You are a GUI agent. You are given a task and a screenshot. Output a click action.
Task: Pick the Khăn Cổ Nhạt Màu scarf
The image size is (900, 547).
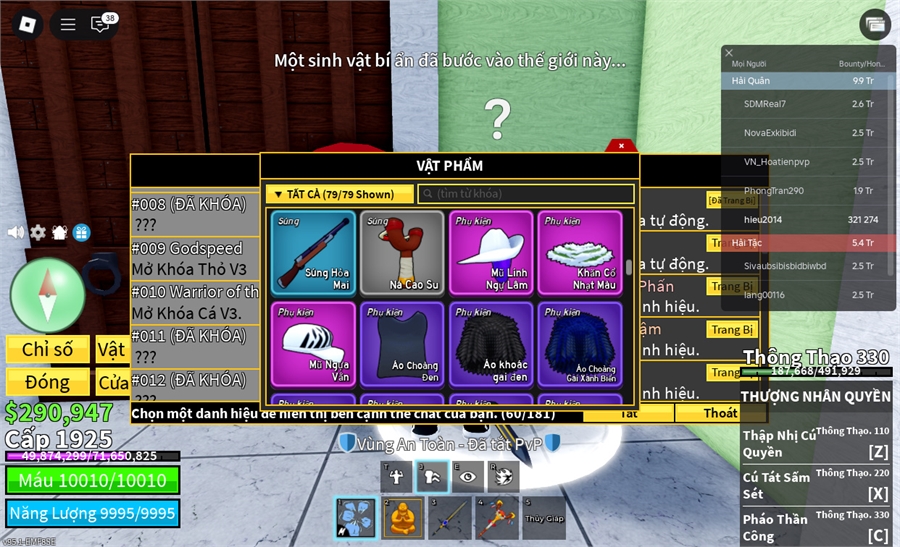pyautogui.click(x=580, y=252)
